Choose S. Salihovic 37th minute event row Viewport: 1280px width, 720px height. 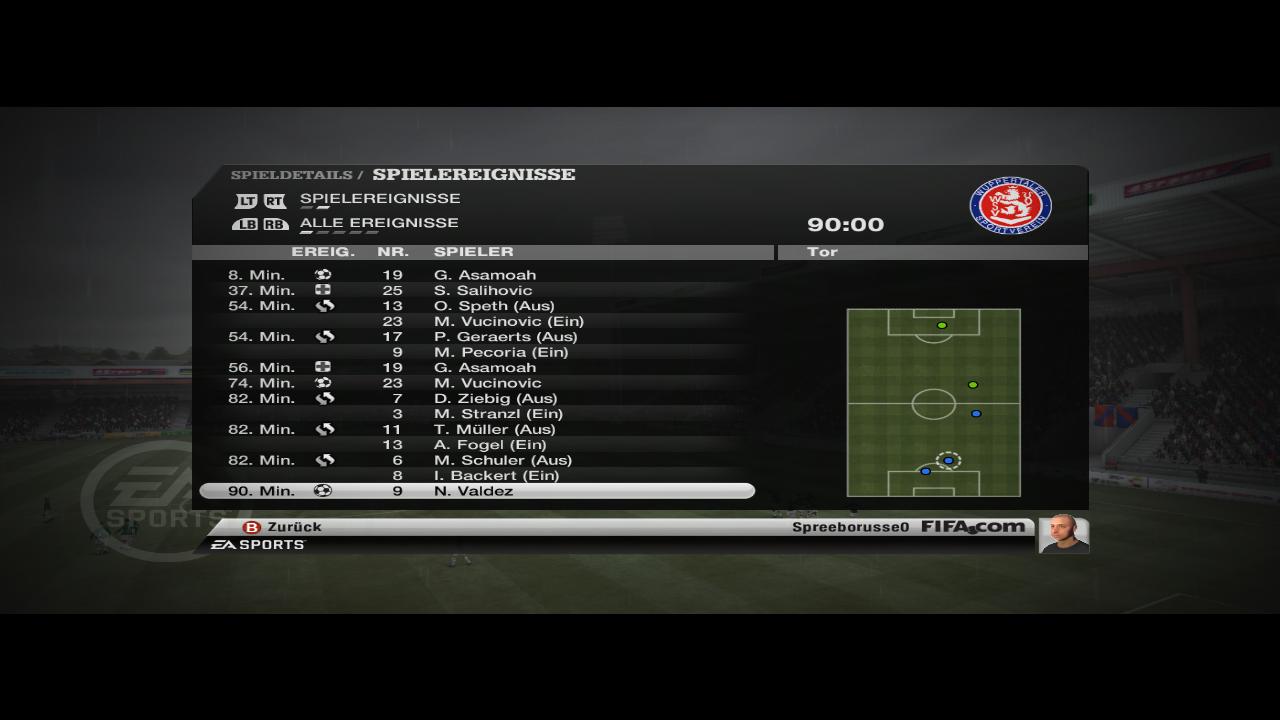point(477,290)
